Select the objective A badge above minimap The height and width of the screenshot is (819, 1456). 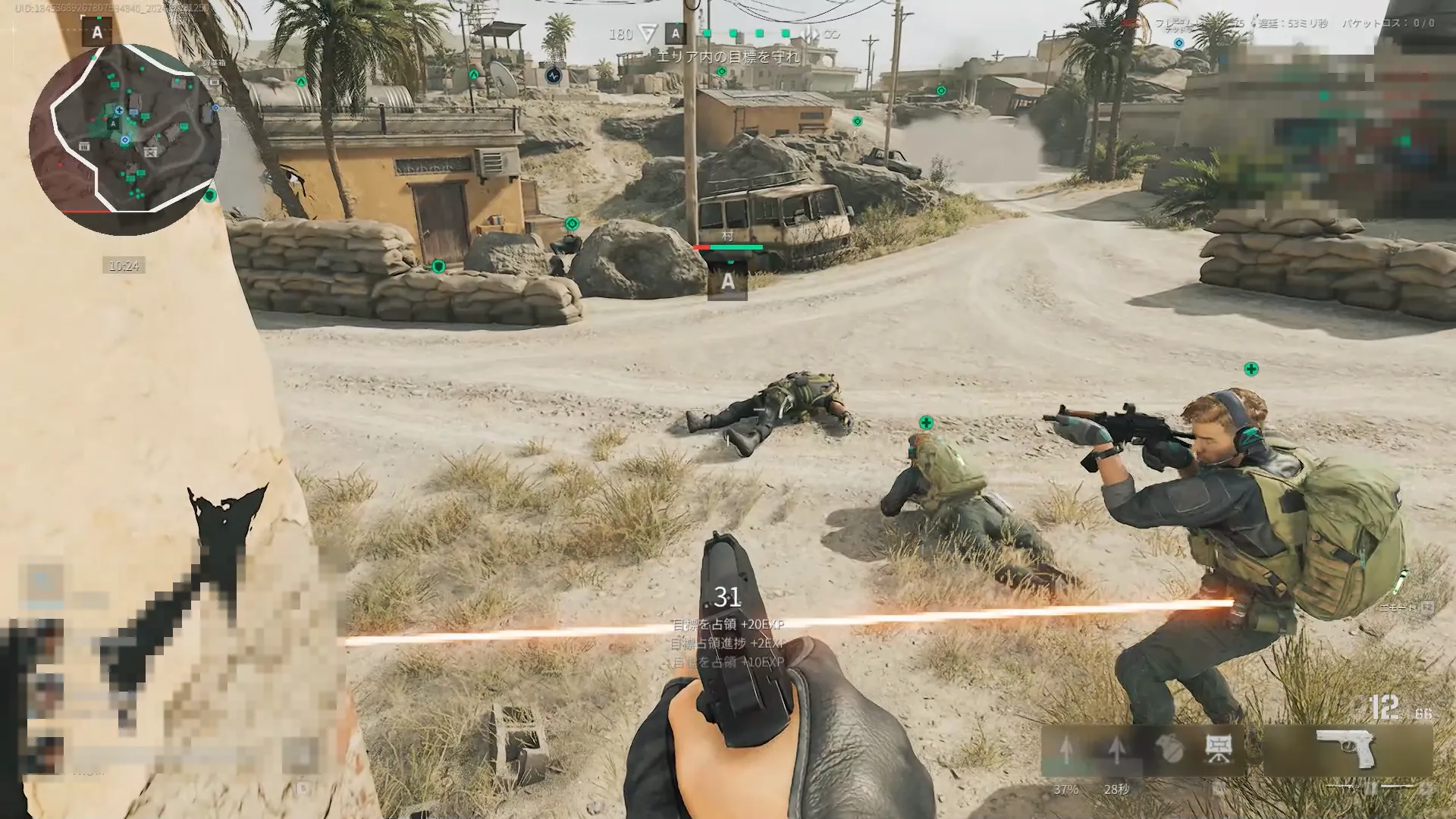[x=97, y=33]
